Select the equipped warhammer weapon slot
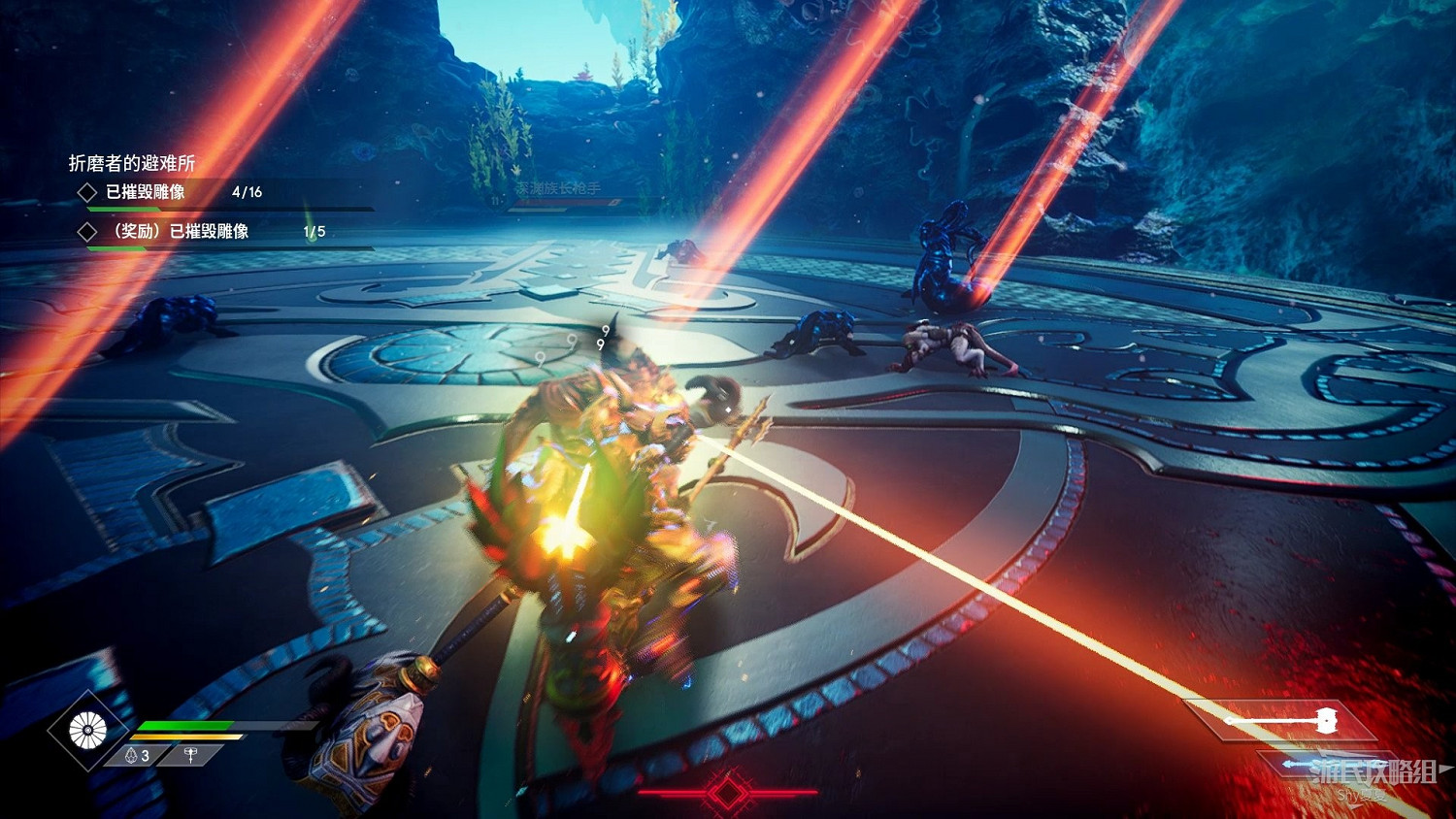Screen dimensions: 1456x819 coord(1281,721)
